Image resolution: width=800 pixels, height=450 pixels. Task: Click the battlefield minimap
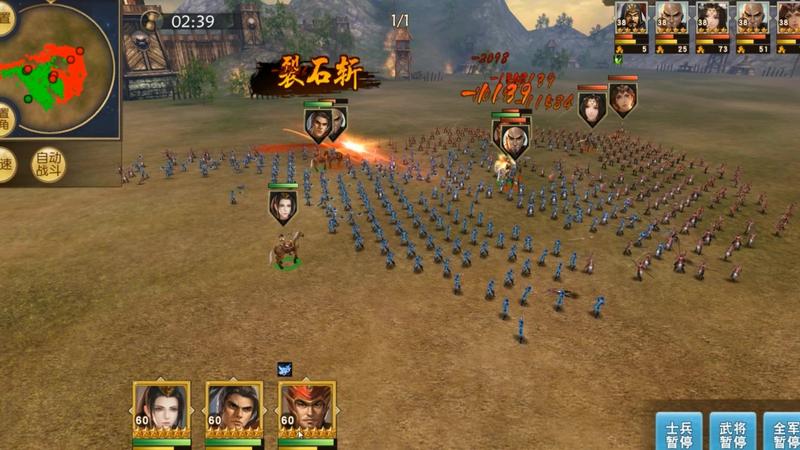pos(64,68)
